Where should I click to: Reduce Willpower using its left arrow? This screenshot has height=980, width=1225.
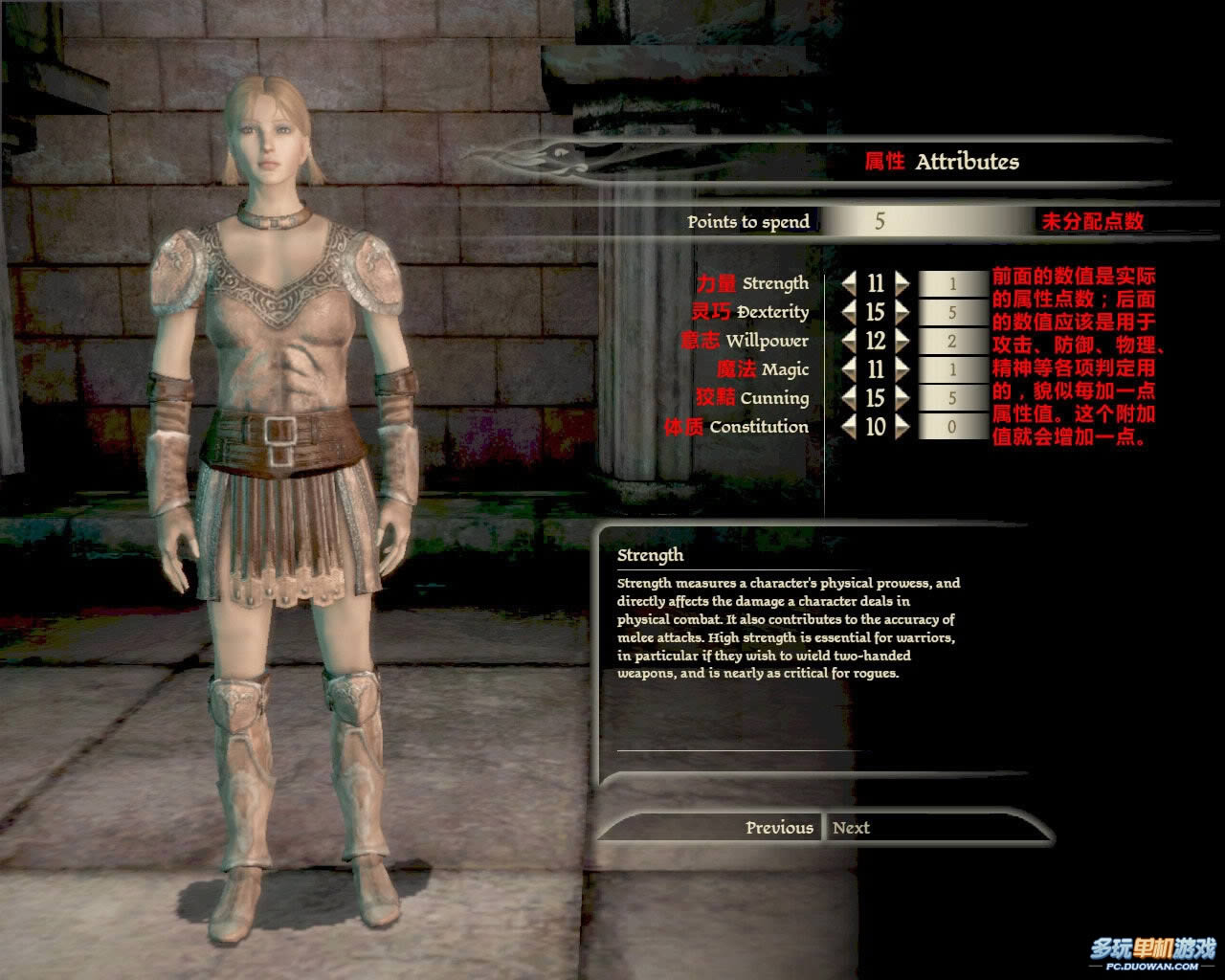click(x=849, y=341)
